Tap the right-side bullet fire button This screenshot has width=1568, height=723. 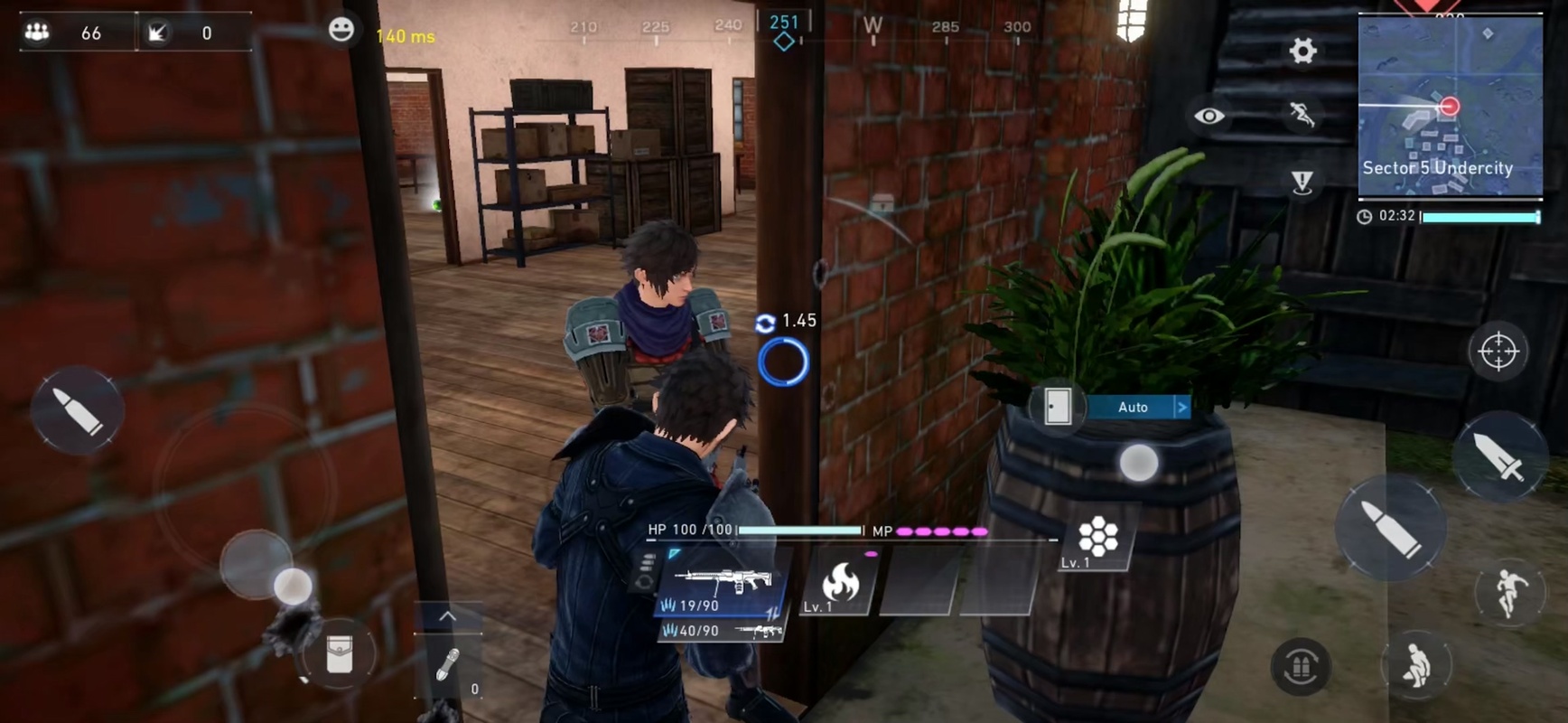click(x=1391, y=528)
